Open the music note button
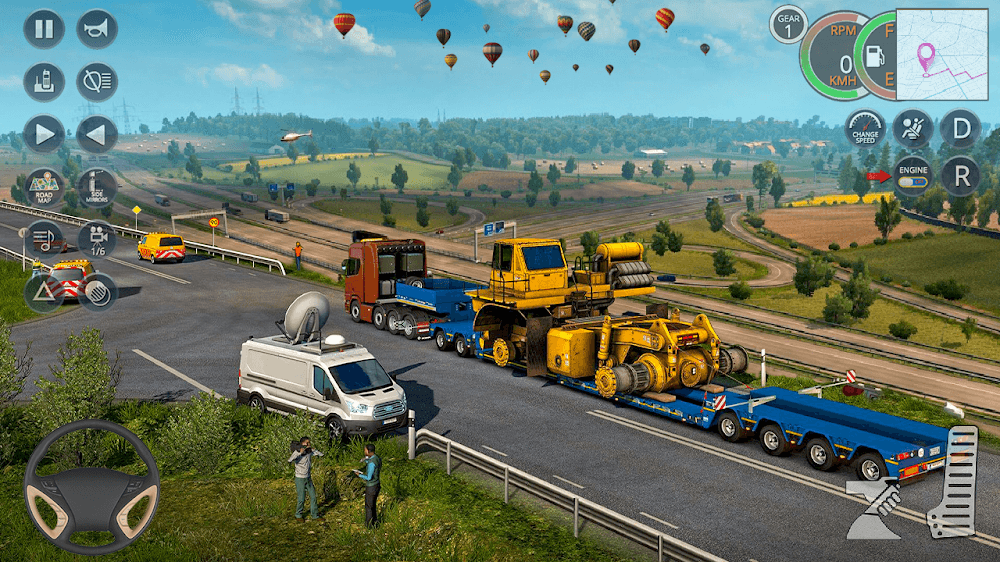The height and width of the screenshot is (562, 1000). (44, 239)
